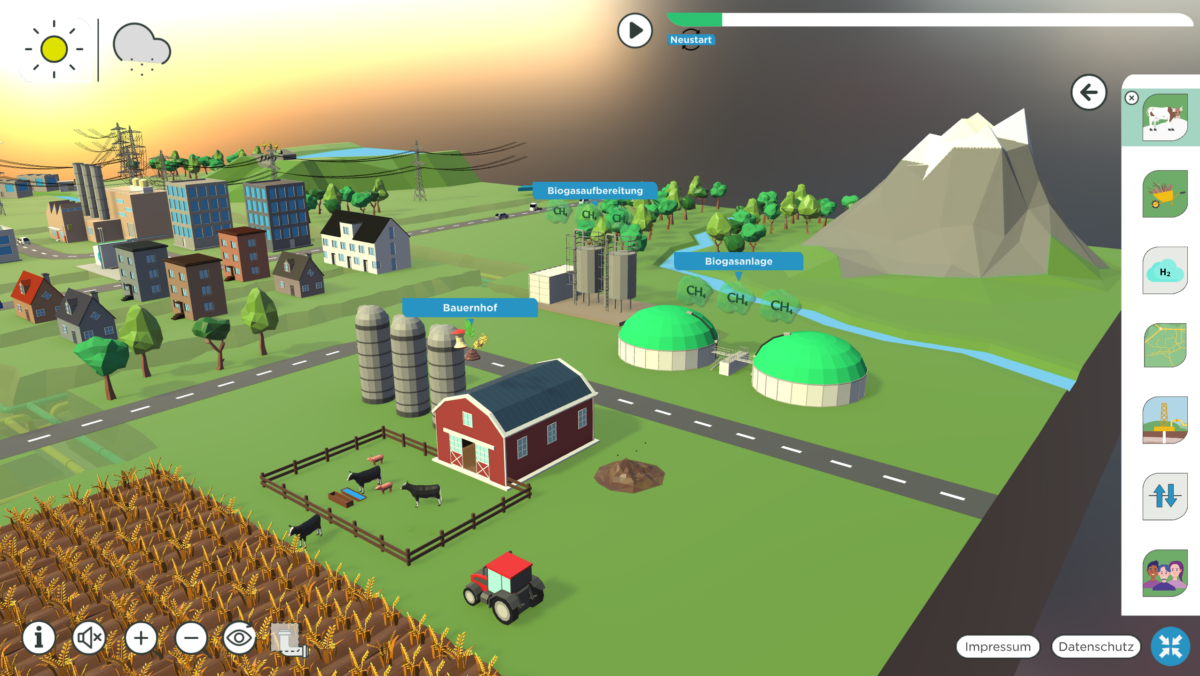Choose the wheelbarrow biomass icon

tap(1165, 193)
